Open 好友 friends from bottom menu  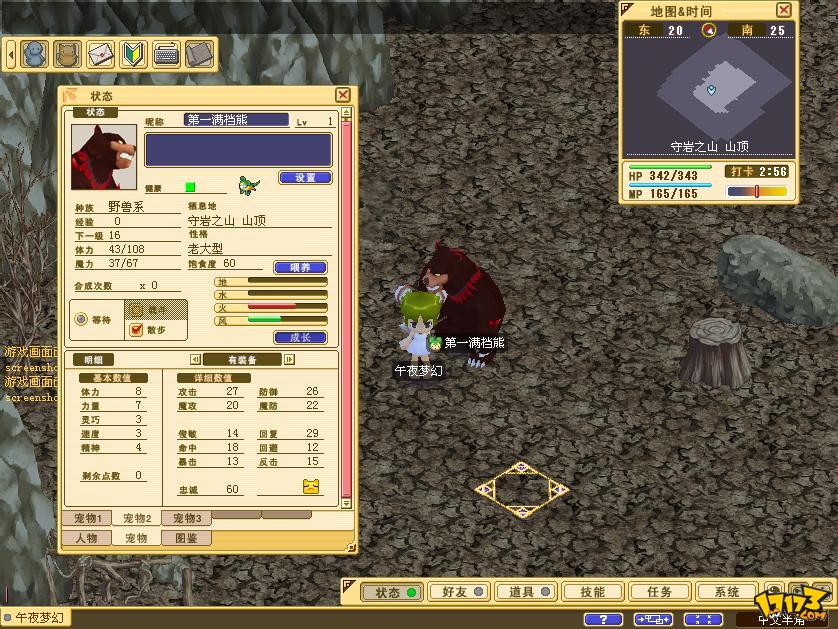coord(460,592)
